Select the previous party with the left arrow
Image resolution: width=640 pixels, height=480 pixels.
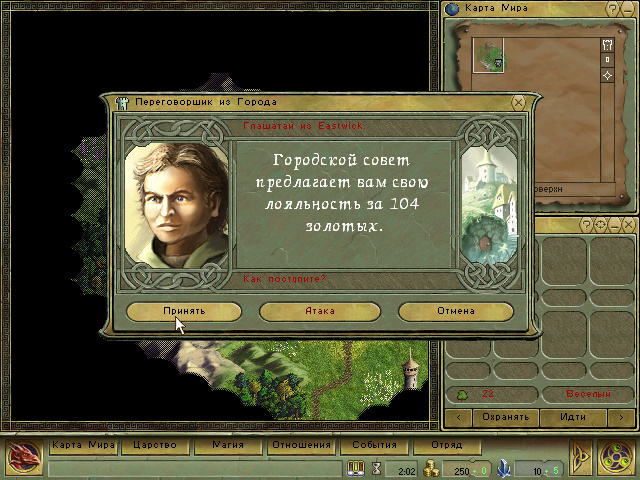458,416
